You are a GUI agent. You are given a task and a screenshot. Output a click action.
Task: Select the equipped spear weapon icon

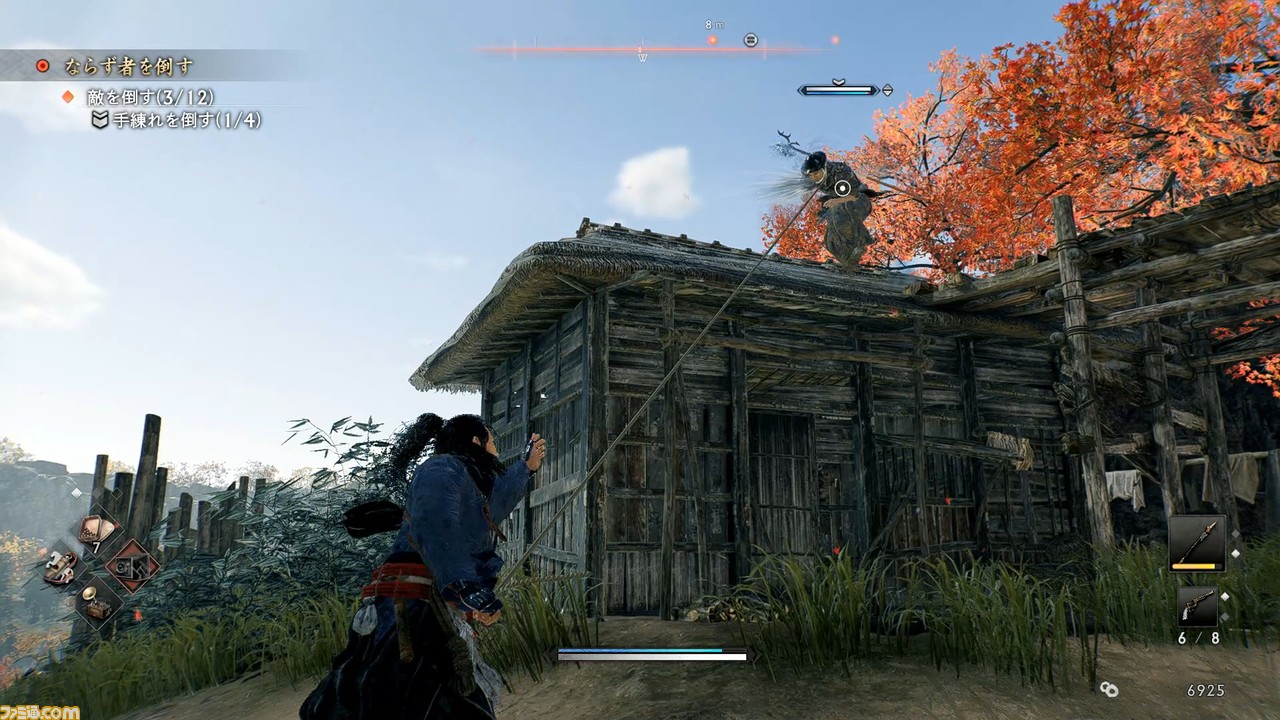coord(1198,542)
